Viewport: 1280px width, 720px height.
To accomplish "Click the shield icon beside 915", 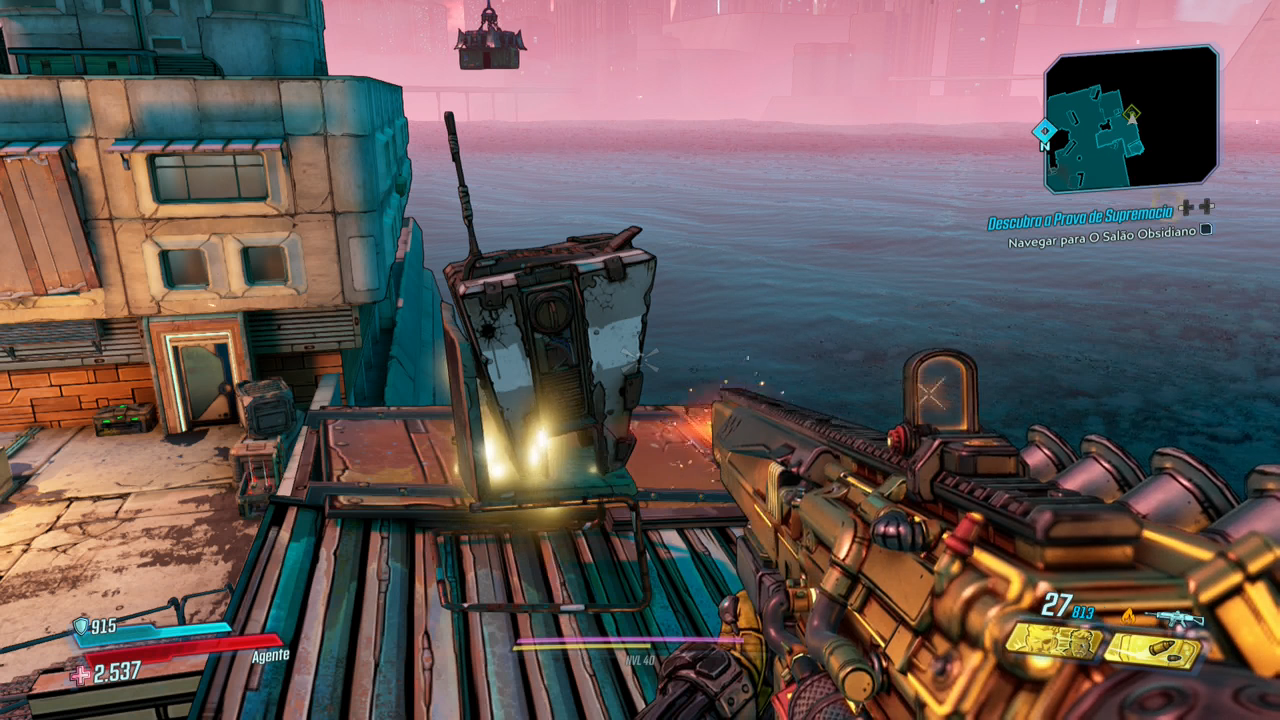I will coord(80,627).
